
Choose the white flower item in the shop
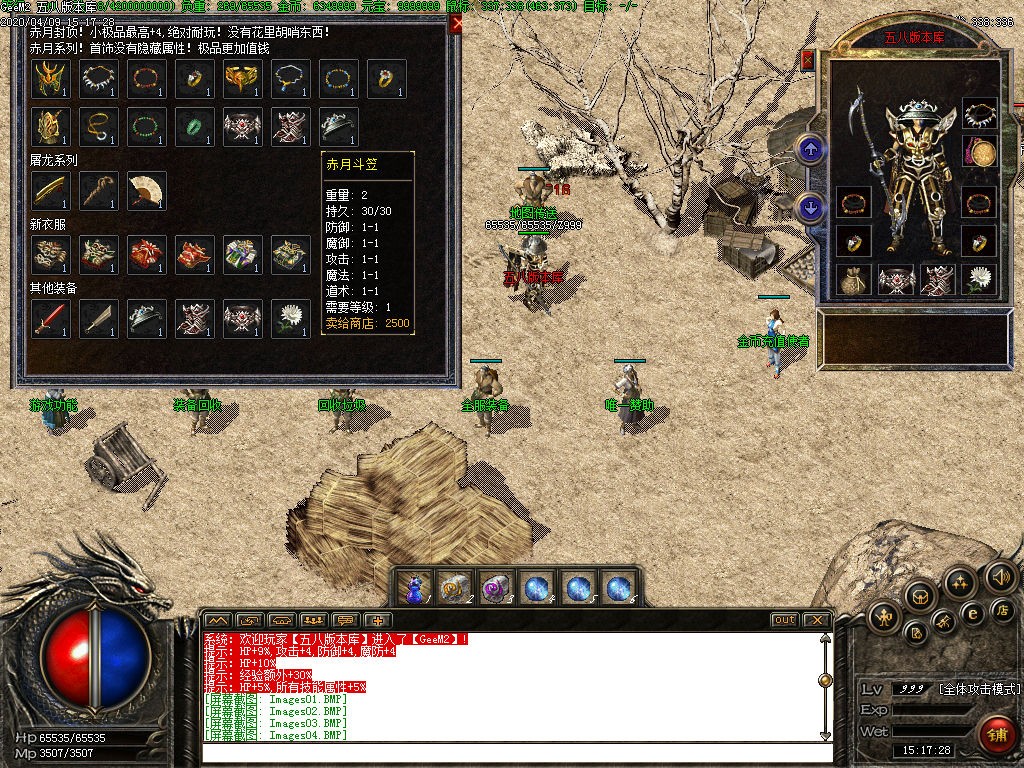click(291, 319)
